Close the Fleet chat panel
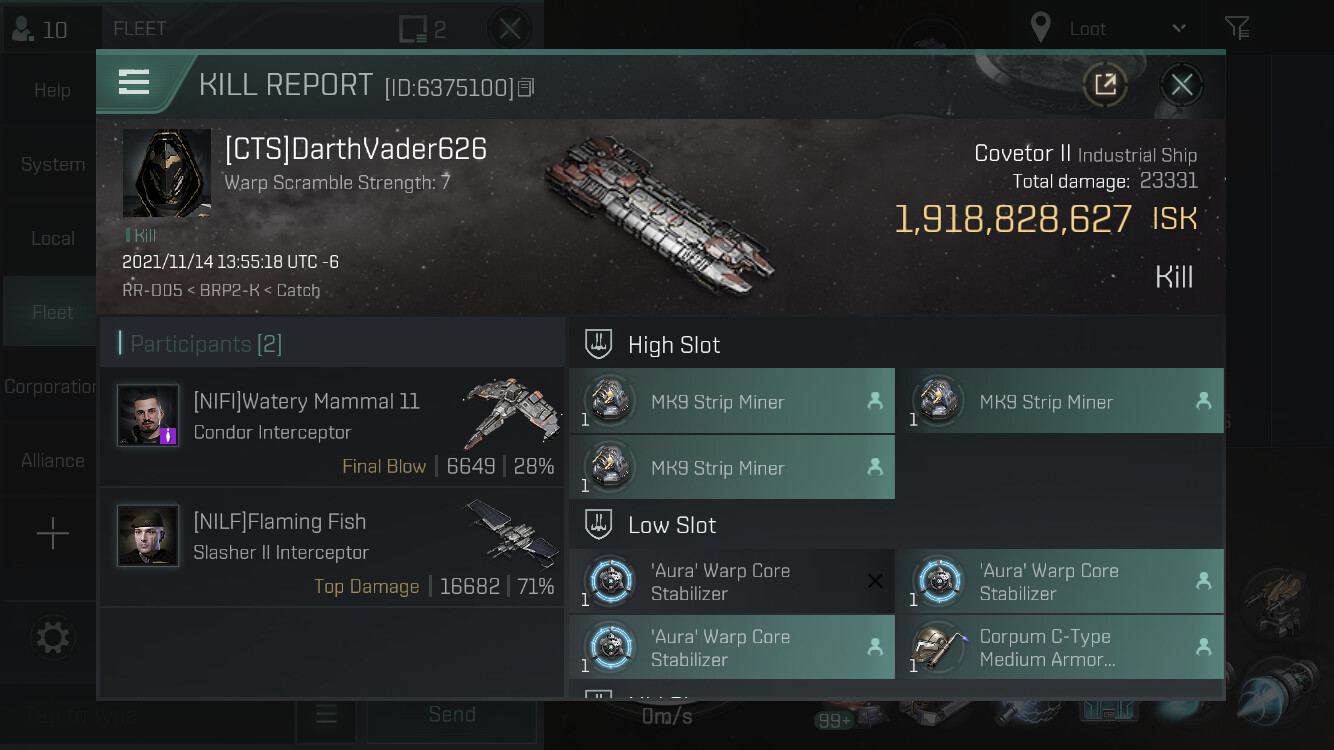This screenshot has height=750, width=1334. [x=509, y=28]
